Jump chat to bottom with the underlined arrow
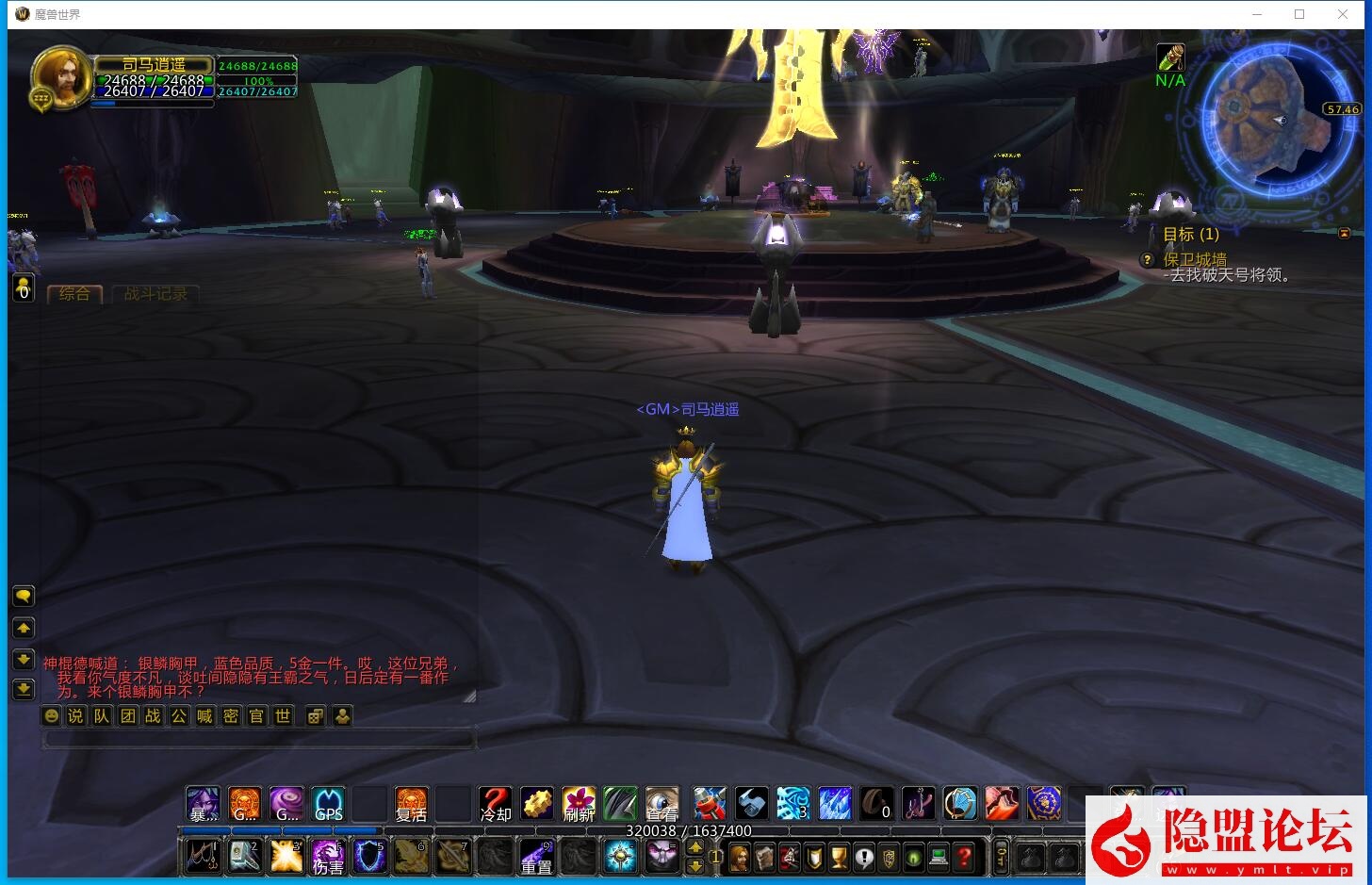 pyautogui.click(x=24, y=690)
